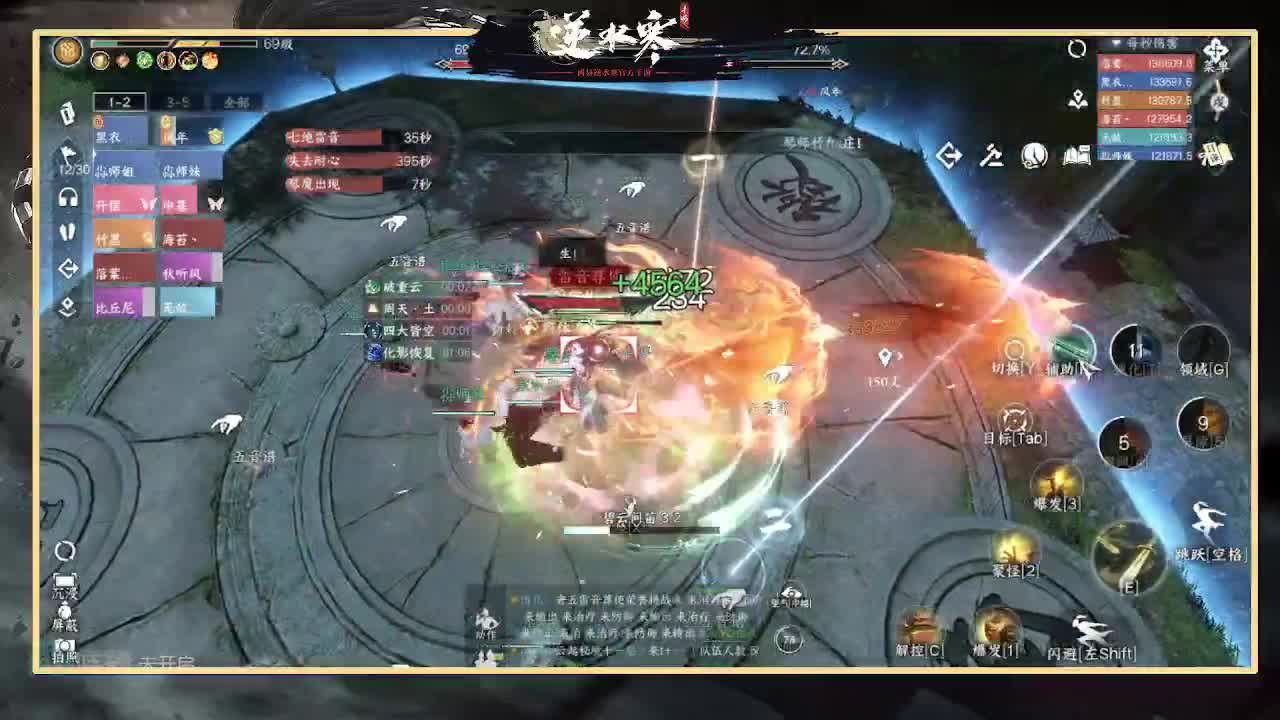Click the headphones voice chat icon
This screenshot has height=720, width=1280.
pyautogui.click(x=68, y=195)
